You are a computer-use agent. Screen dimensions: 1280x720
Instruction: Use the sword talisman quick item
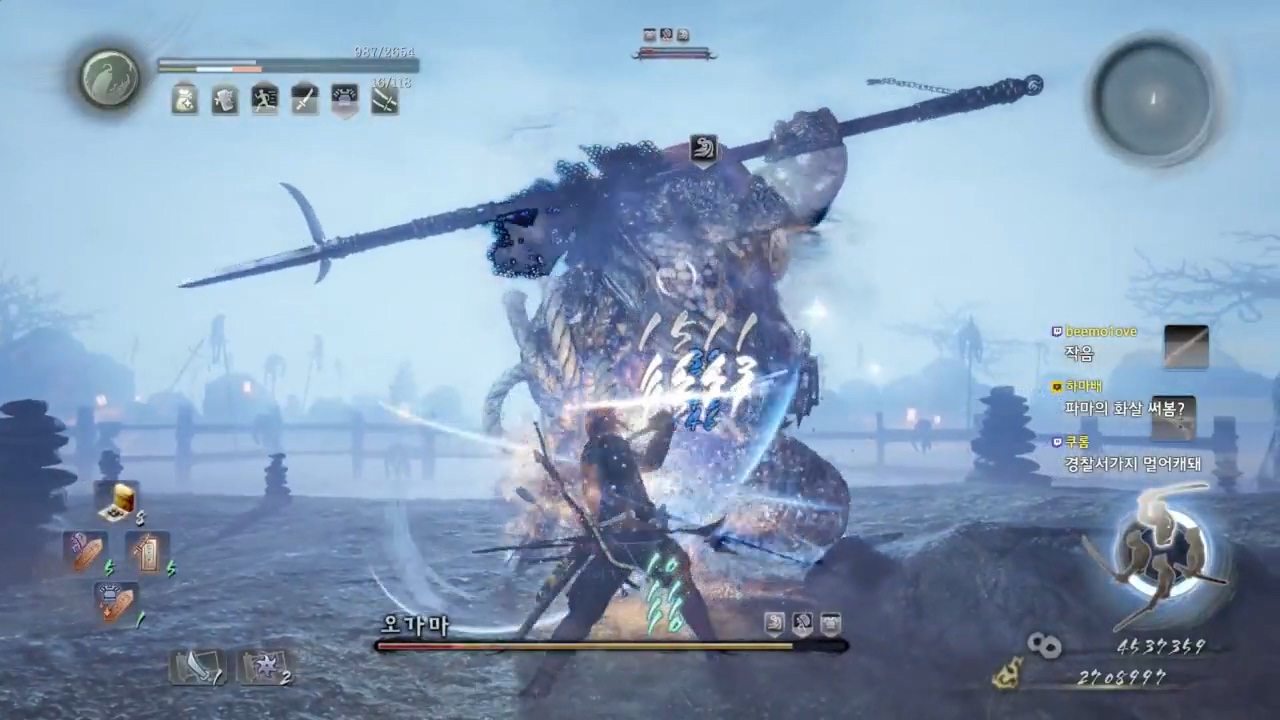[147, 551]
